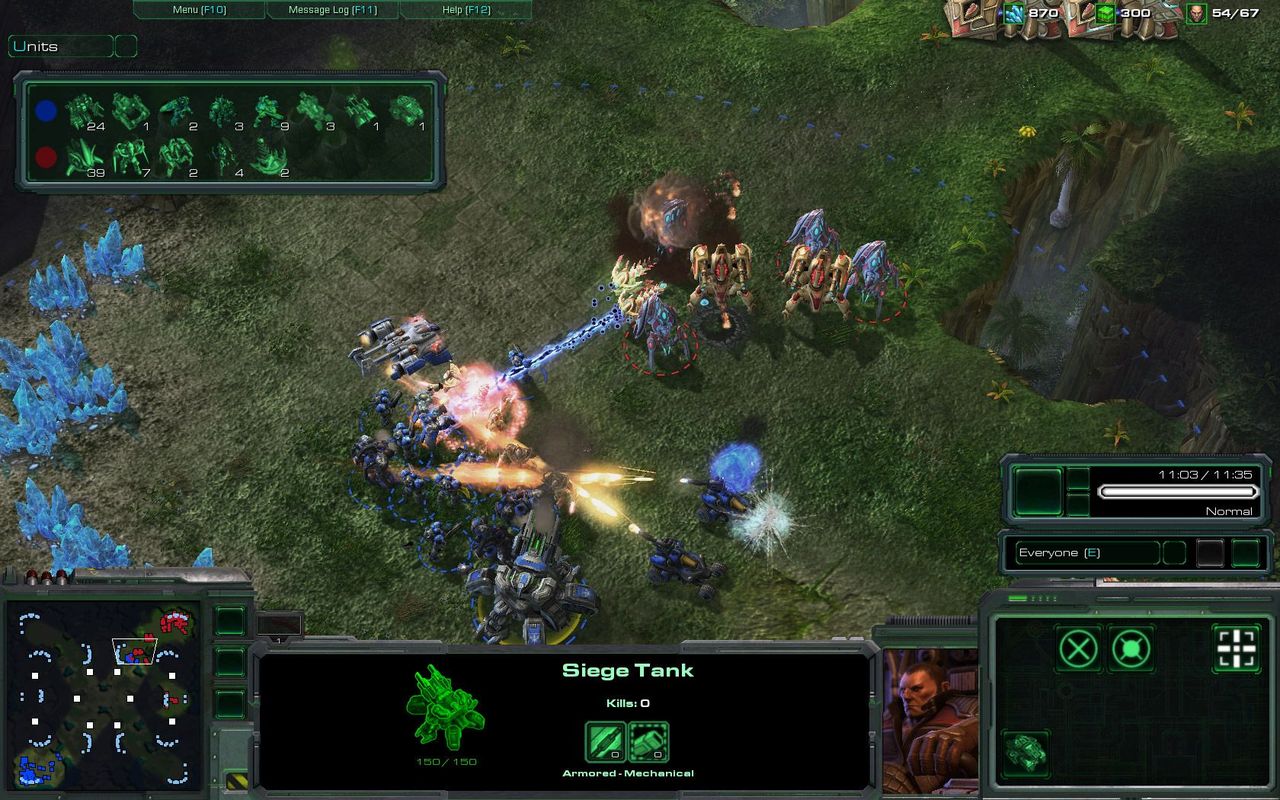Click the vehicle weapons upgrade icon
1280x800 pixels.
point(605,742)
